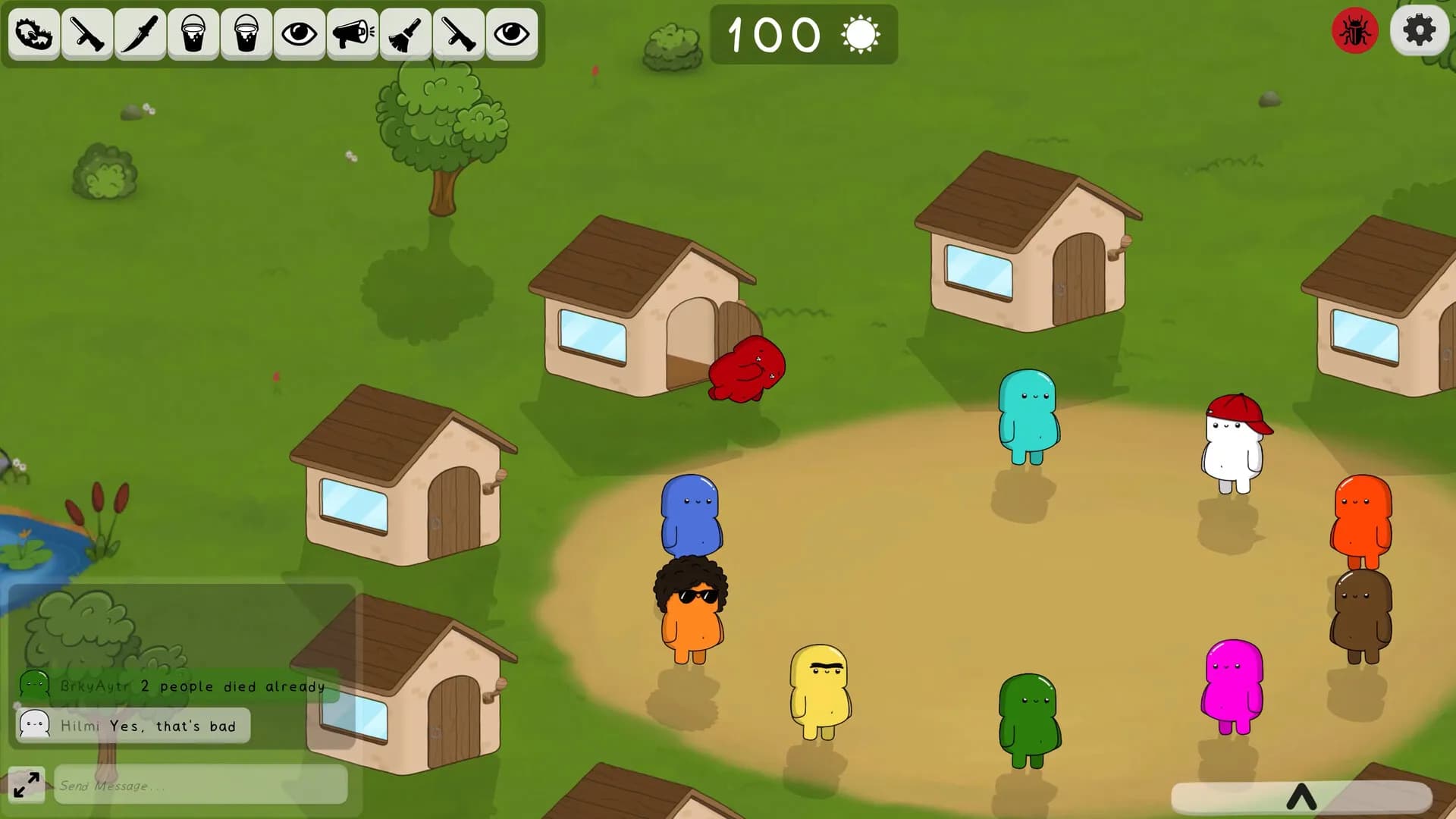Pick the first bucket tool
The height and width of the screenshot is (819, 1456).
click(x=195, y=34)
